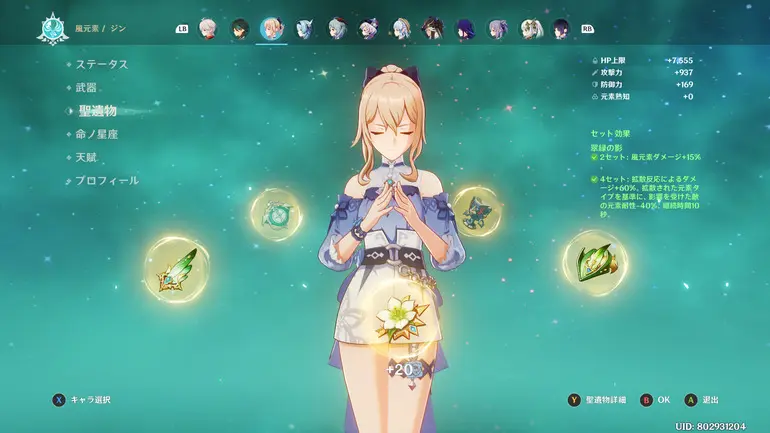Viewport: 770px width, 433px height.
Task: Select the last portrait in the character roster
Action: click(561, 28)
